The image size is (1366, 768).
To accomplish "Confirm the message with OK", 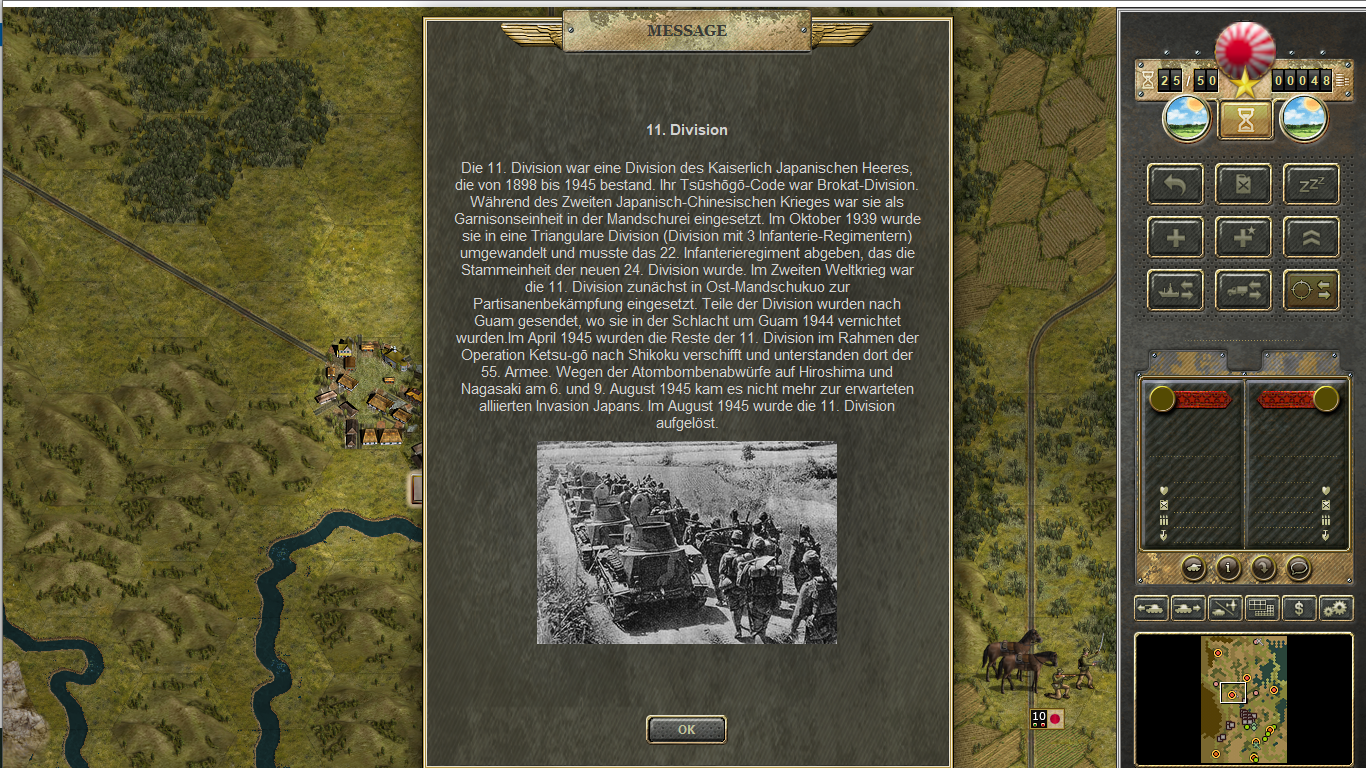I will click(x=686, y=729).
